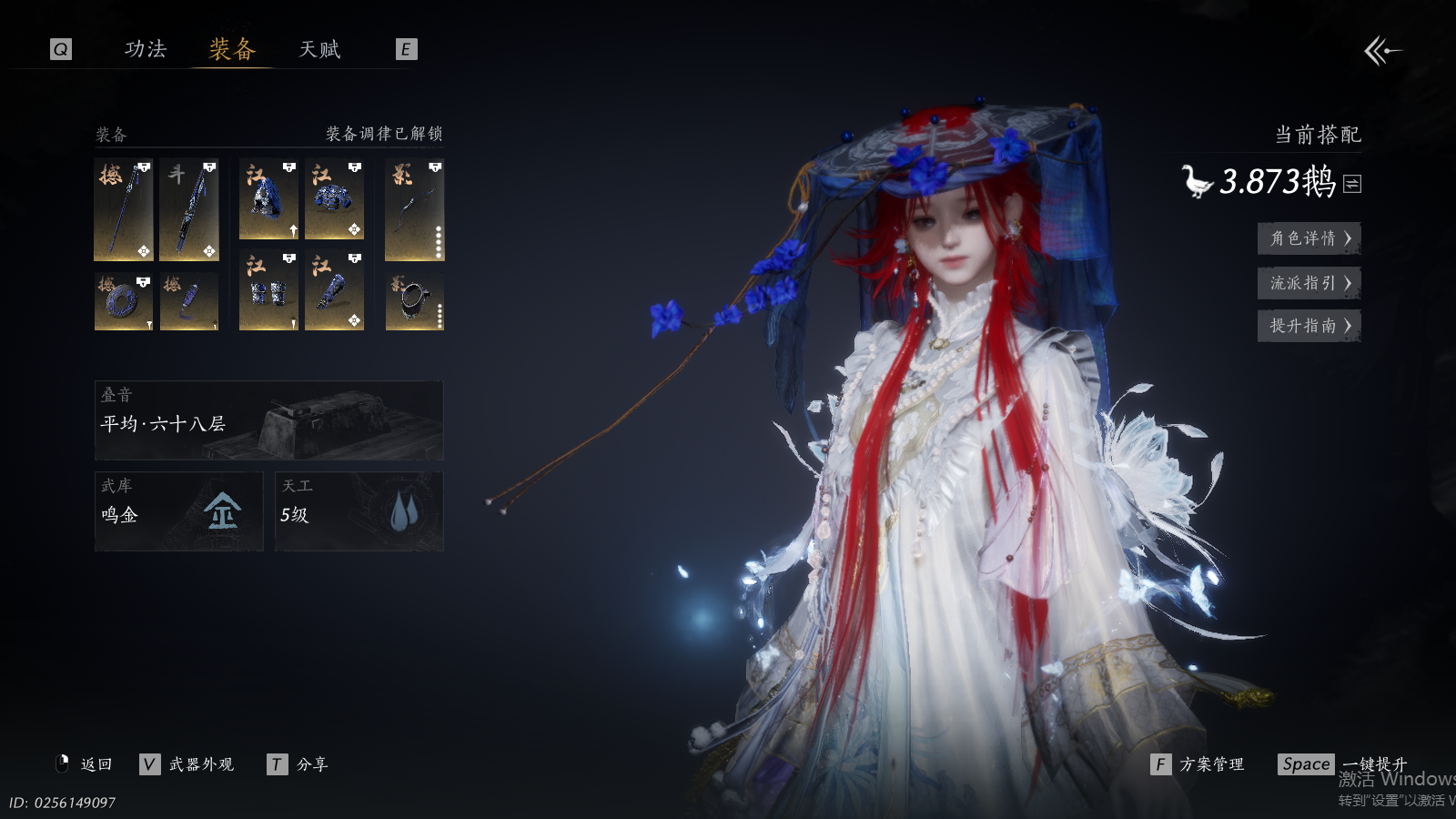The height and width of the screenshot is (819, 1456).
Task: Select the 装备 tab
Action: [232, 49]
